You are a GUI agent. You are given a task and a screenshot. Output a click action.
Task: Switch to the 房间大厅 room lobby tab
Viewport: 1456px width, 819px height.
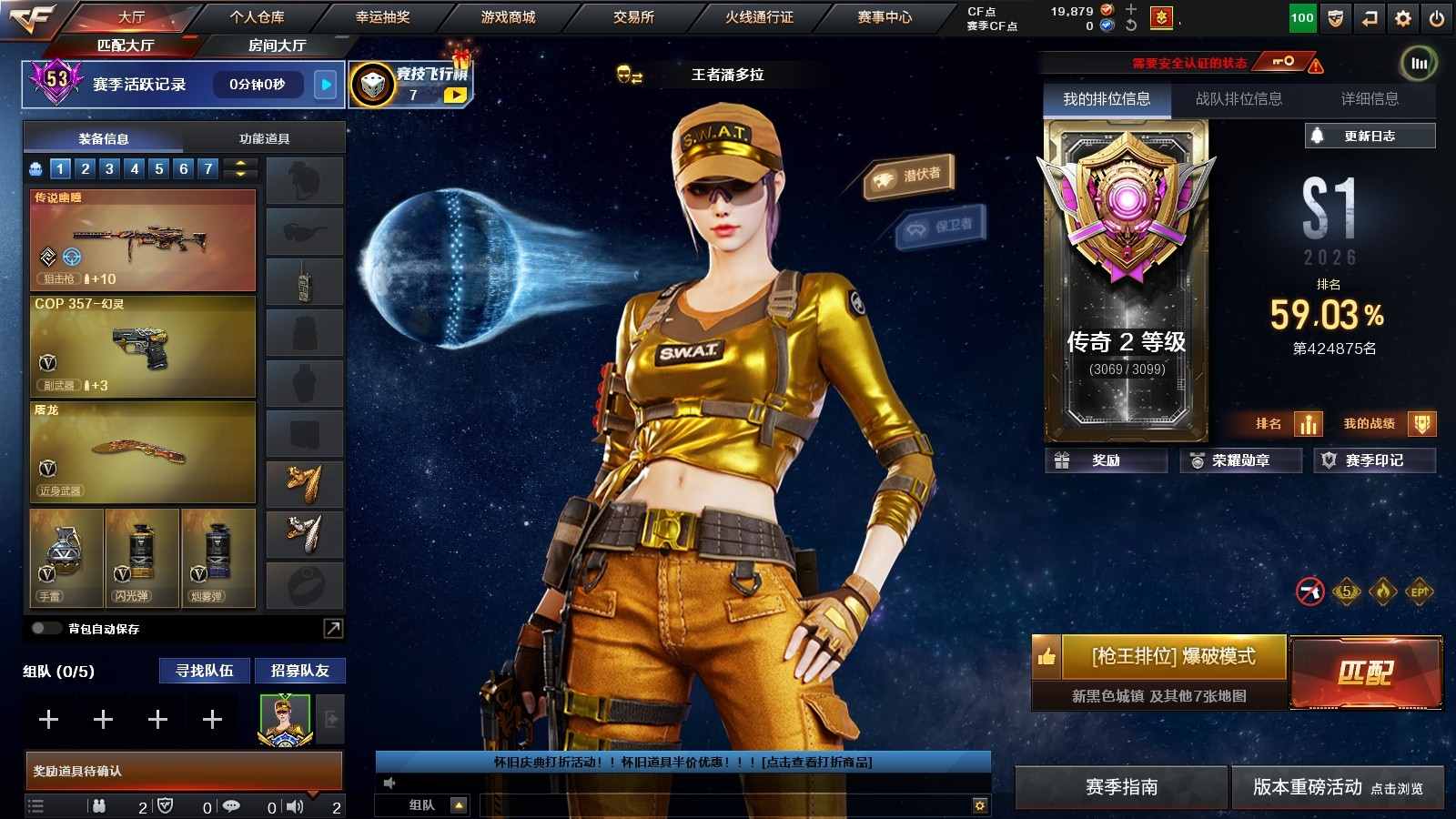[277, 45]
